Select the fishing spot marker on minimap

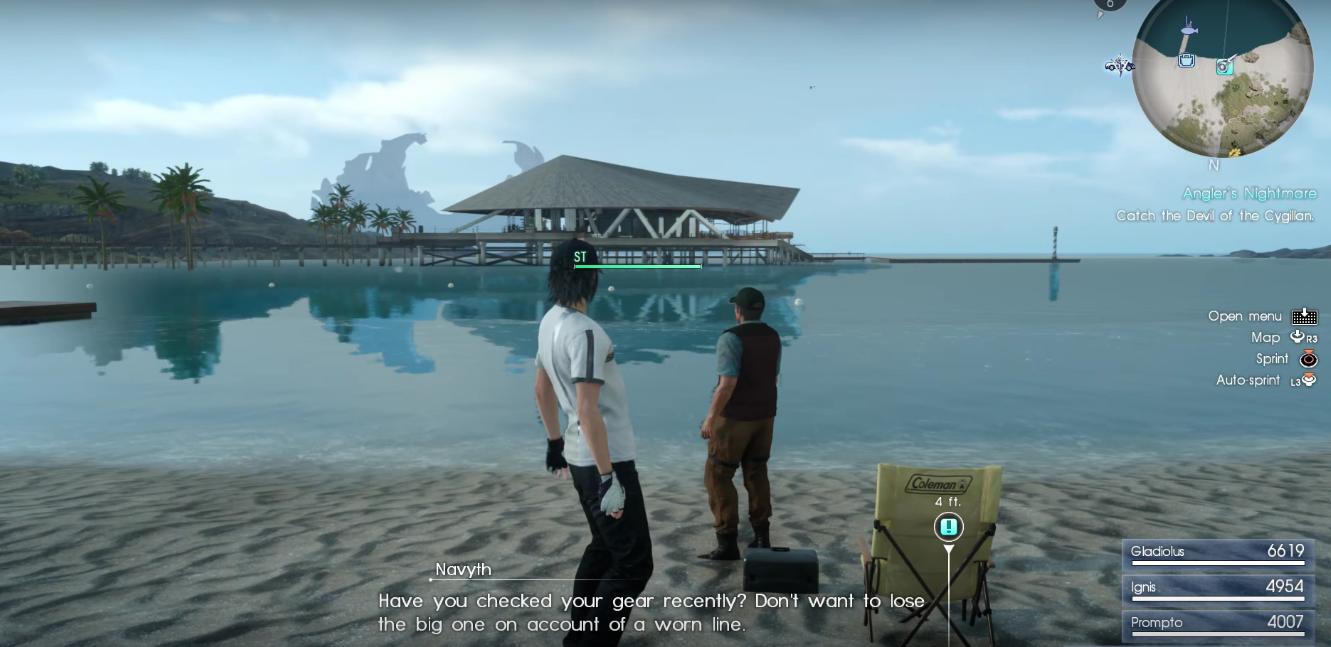[x=1188, y=29]
